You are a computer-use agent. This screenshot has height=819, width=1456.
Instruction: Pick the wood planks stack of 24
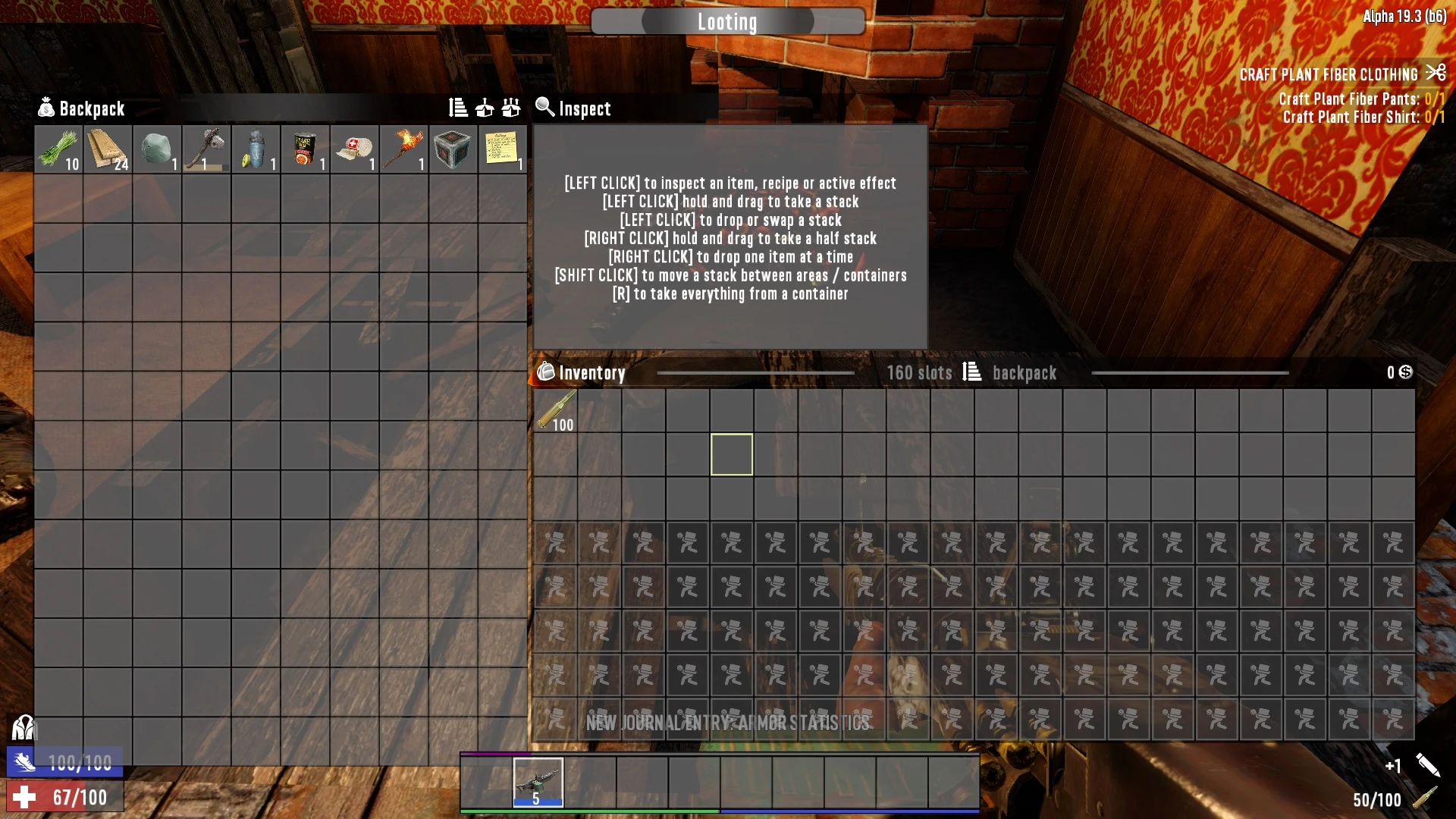(x=108, y=149)
